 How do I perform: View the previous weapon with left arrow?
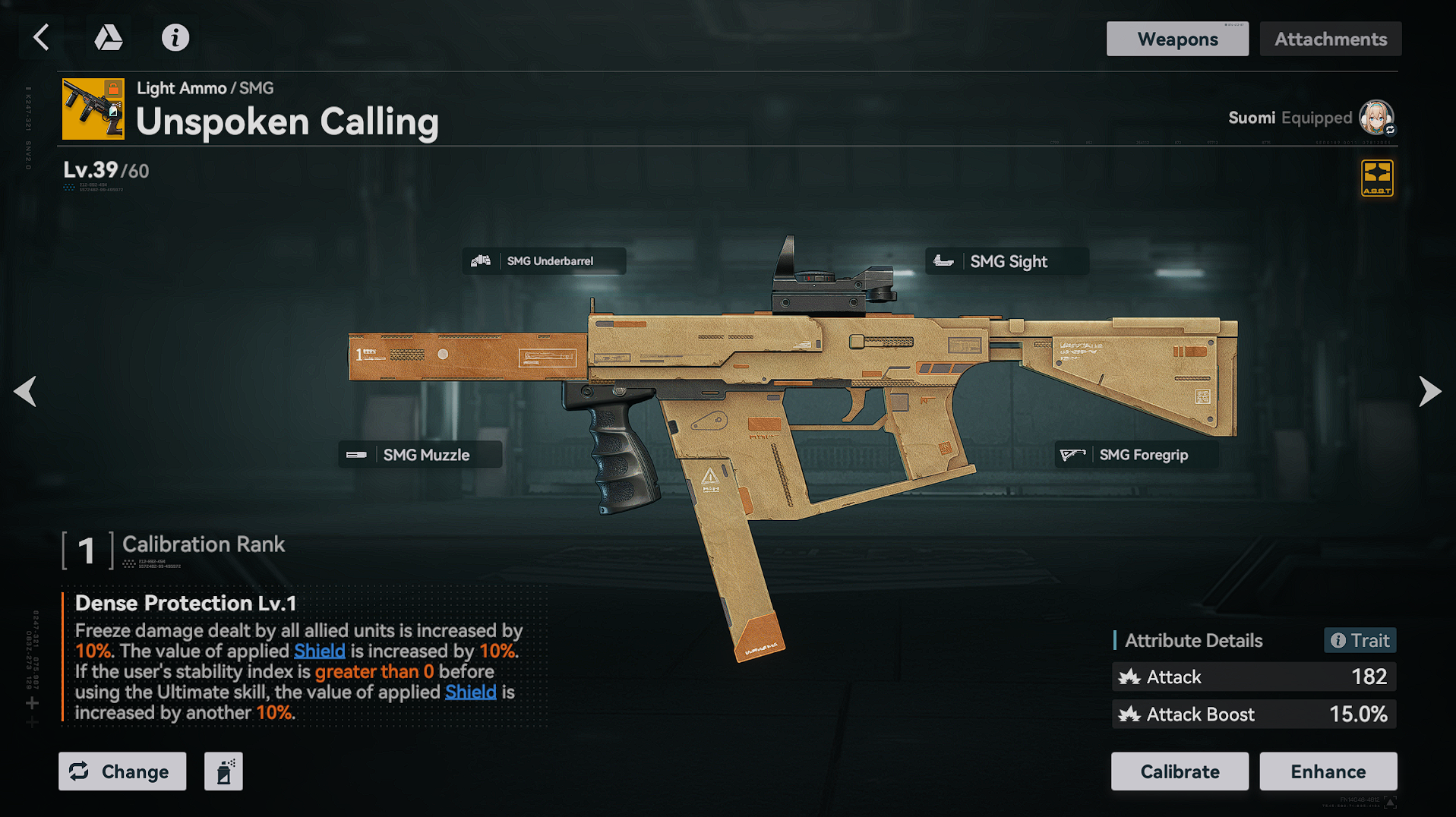(26, 392)
